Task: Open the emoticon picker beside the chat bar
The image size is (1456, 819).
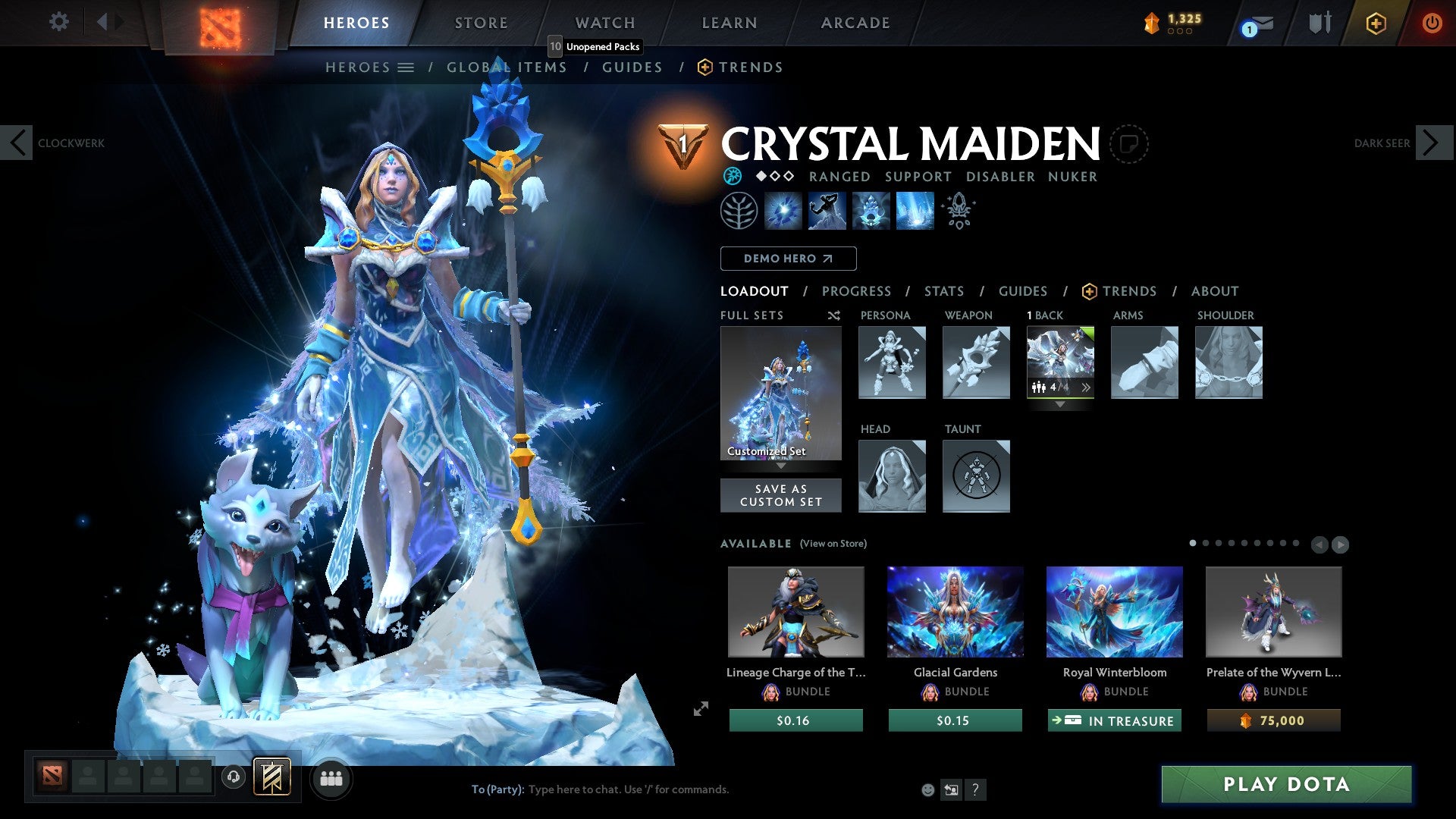Action: [928, 789]
